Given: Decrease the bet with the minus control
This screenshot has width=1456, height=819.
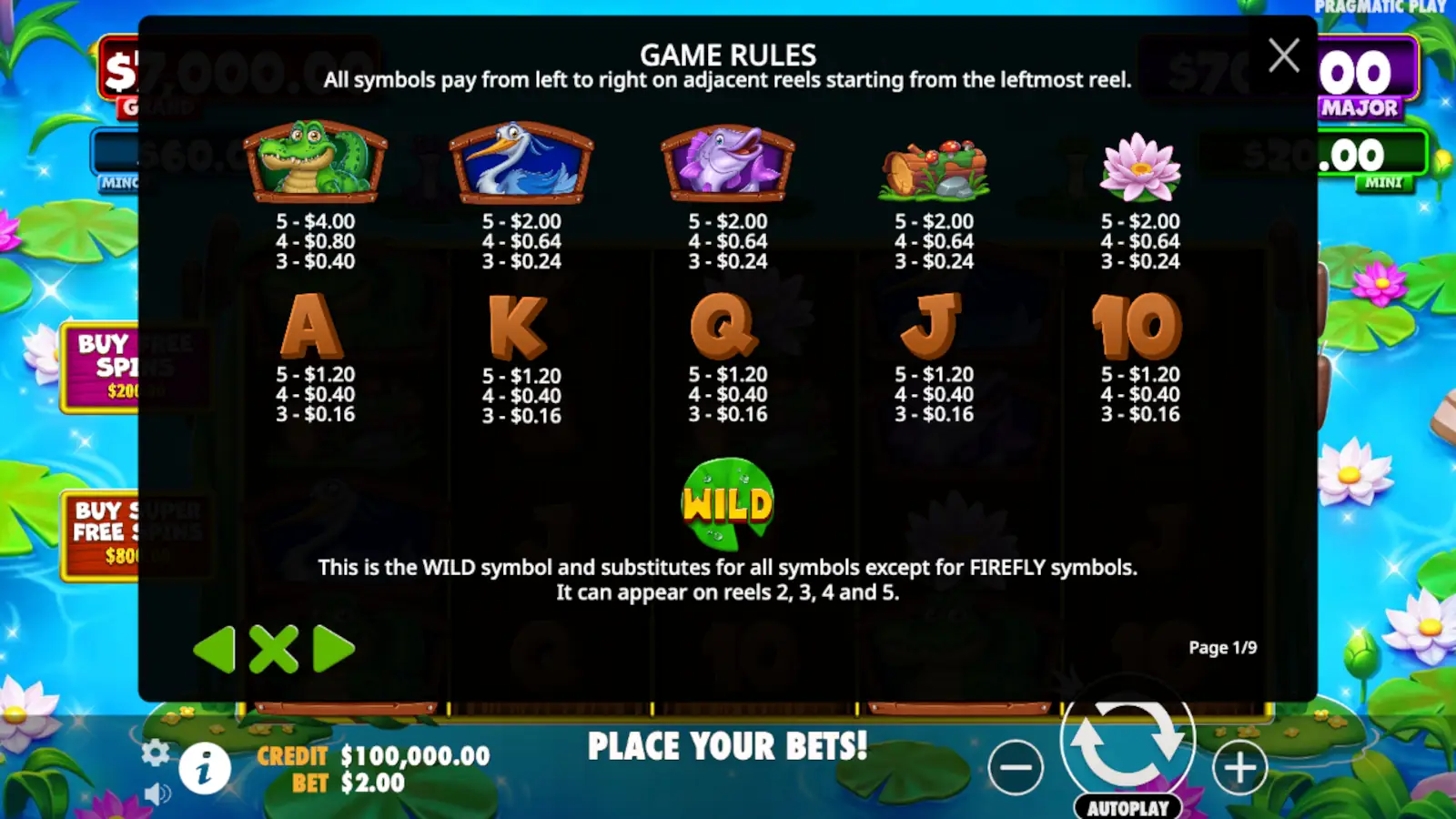Looking at the screenshot, I should 1016,767.
